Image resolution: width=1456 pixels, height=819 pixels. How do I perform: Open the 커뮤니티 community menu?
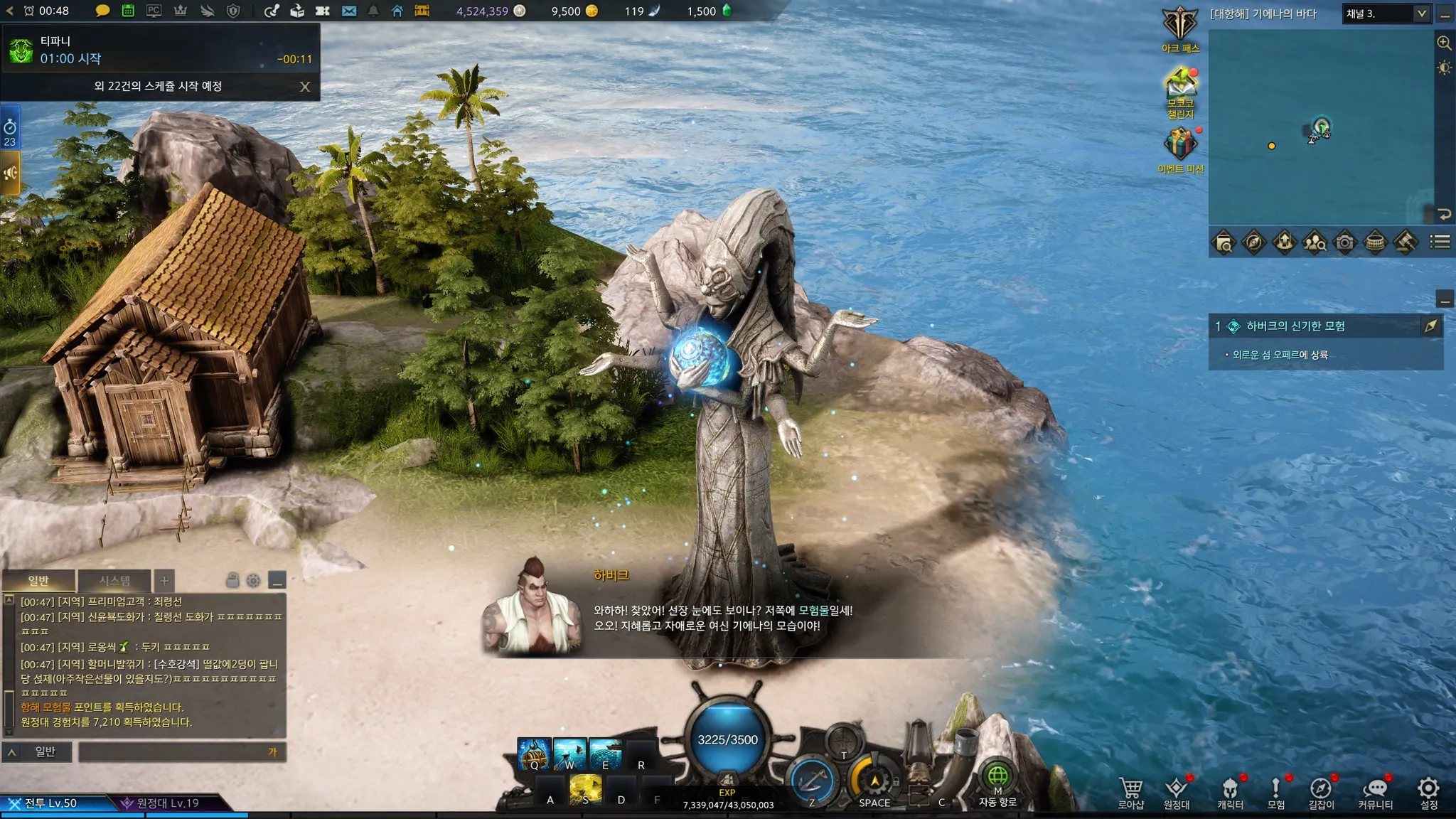(1376, 793)
